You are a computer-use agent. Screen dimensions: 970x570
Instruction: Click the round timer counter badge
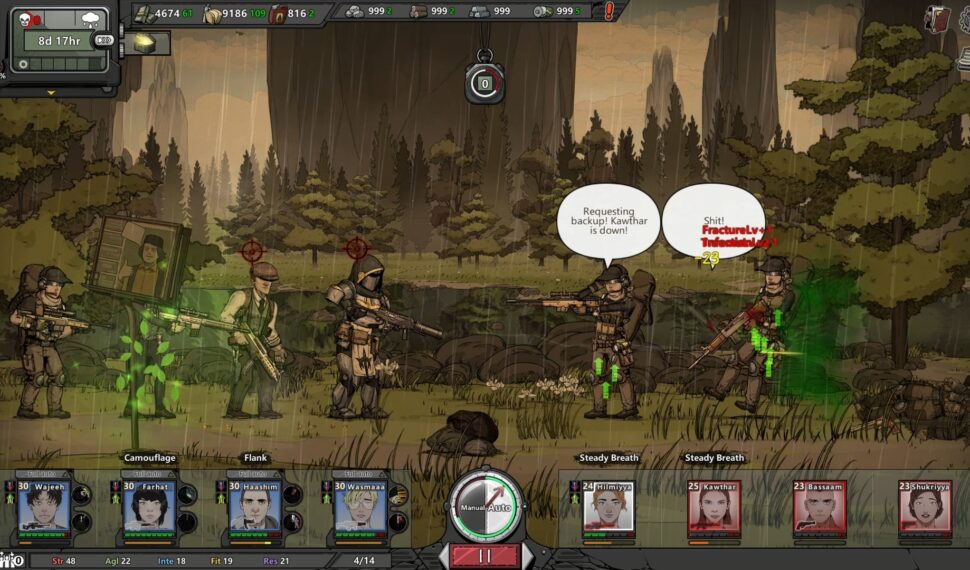[485, 84]
